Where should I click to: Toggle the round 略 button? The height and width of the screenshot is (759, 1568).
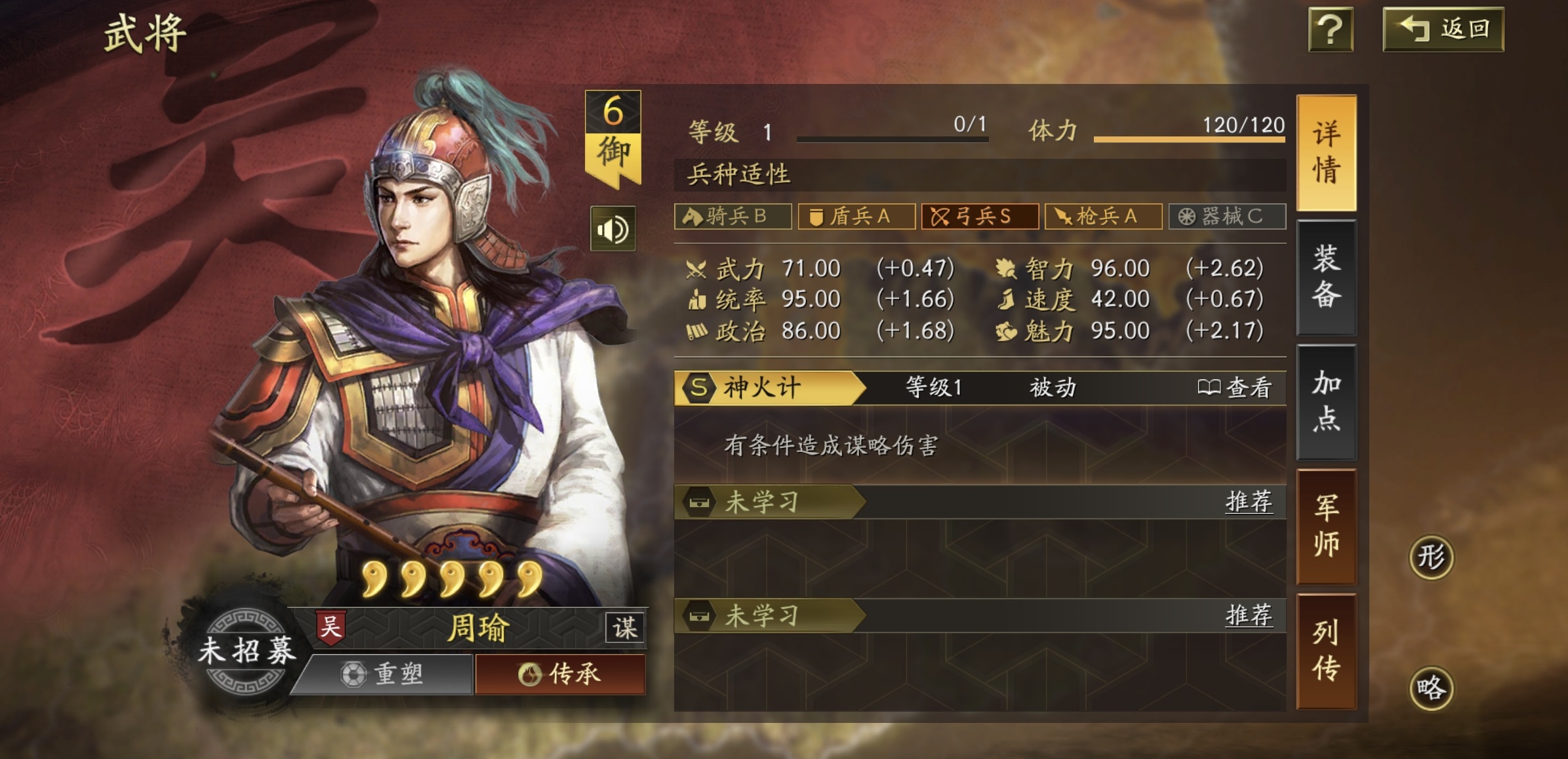(1431, 689)
